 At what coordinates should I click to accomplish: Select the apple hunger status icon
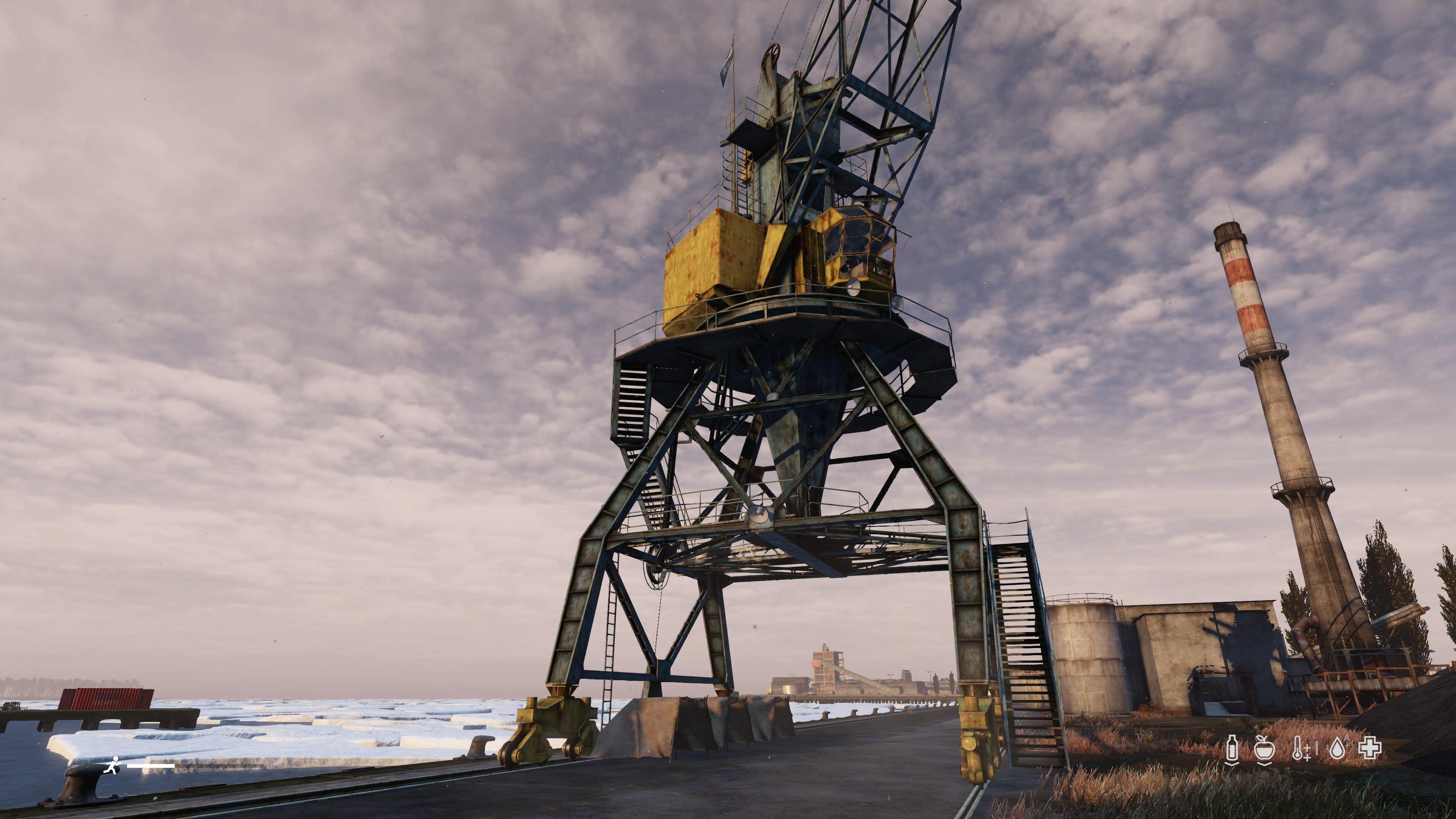click(1265, 749)
